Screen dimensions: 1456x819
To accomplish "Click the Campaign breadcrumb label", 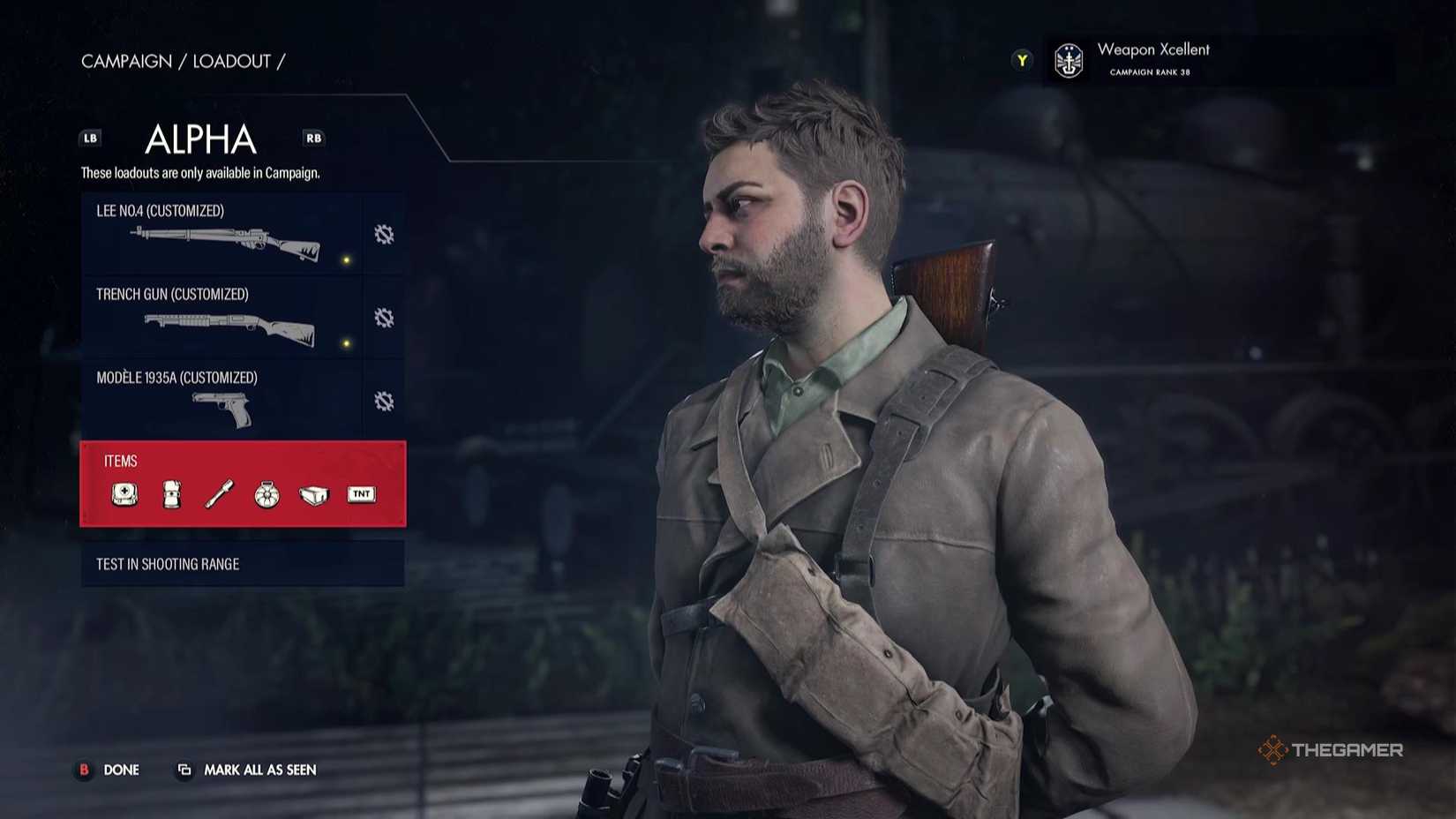I will tap(126, 61).
